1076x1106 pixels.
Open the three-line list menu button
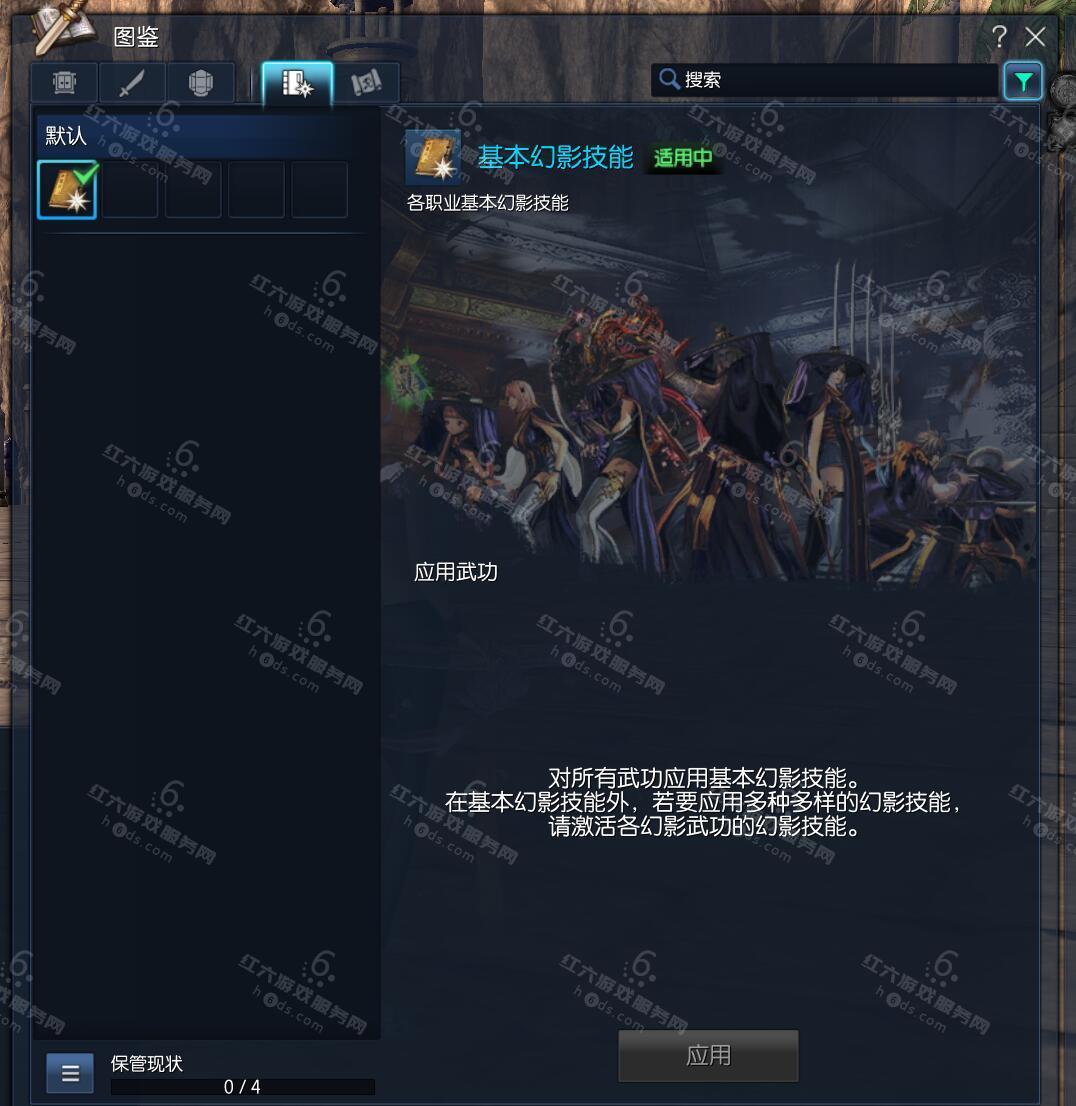(70, 1073)
